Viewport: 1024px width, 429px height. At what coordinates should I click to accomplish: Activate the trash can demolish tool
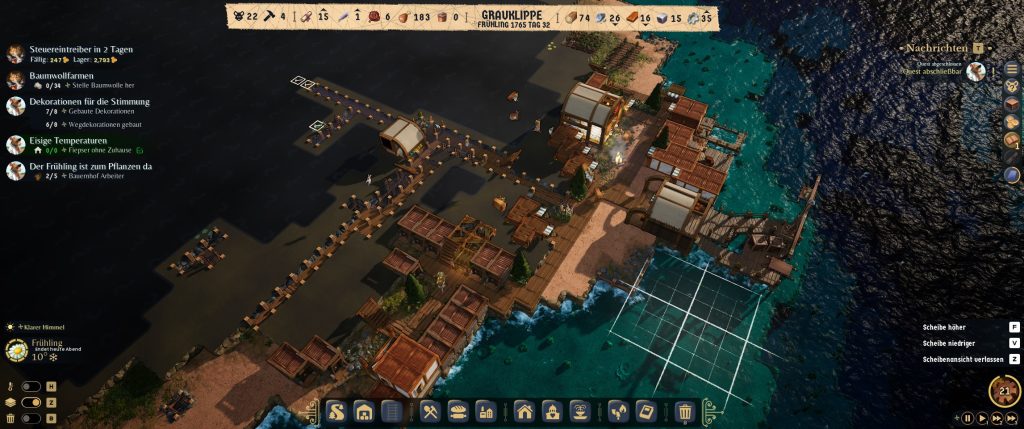click(x=685, y=411)
